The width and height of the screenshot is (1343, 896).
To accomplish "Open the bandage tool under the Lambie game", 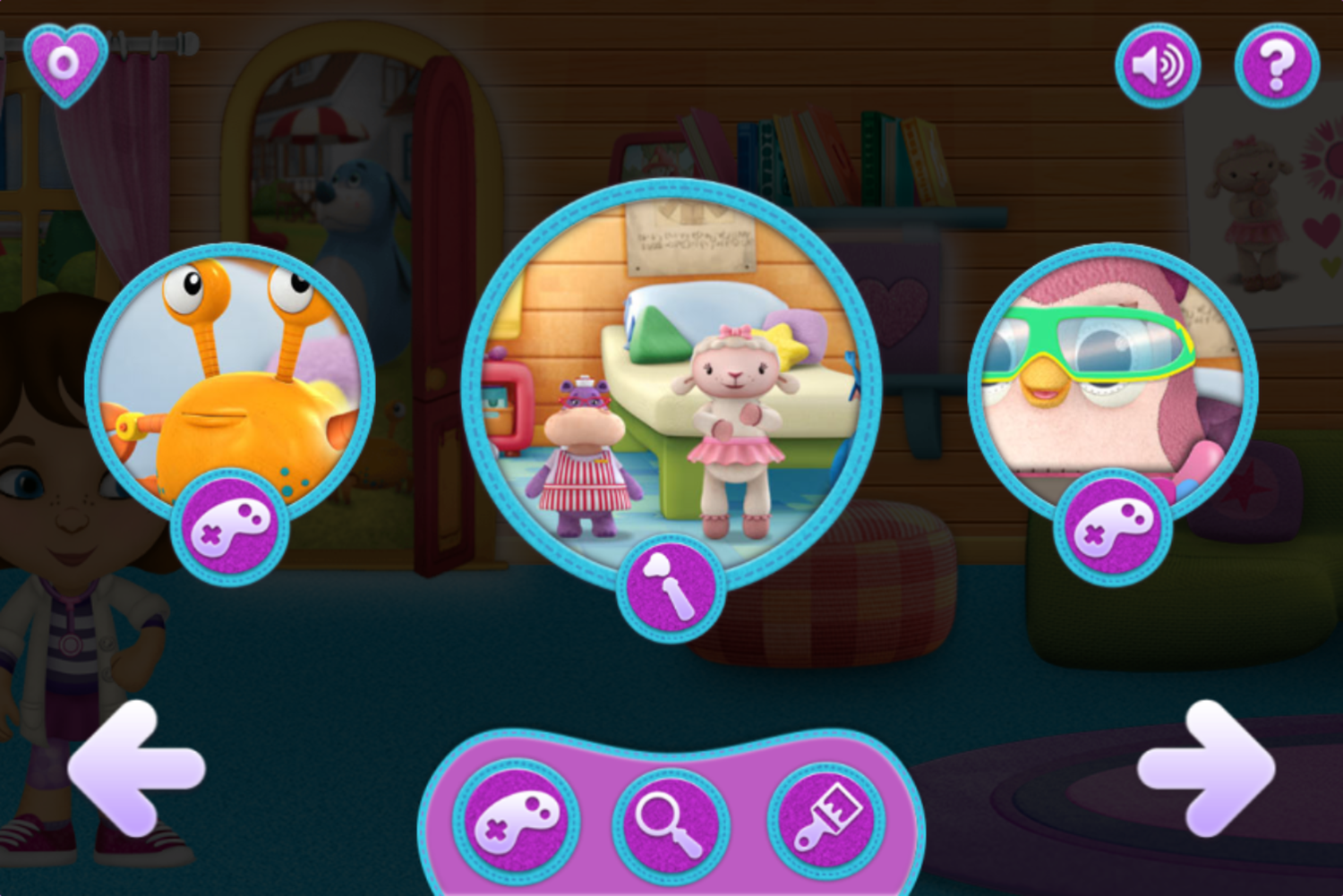I will [x=671, y=586].
